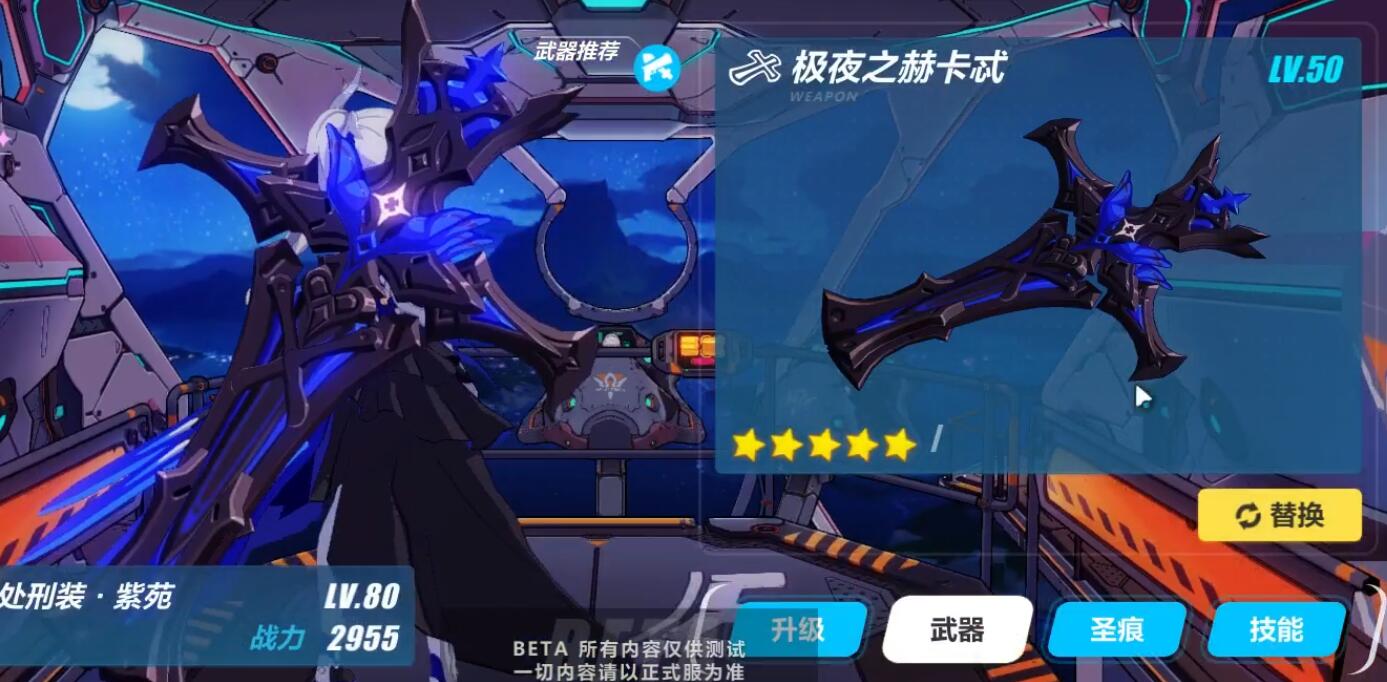Open the 圣痕 stigmata tab

1116,630
